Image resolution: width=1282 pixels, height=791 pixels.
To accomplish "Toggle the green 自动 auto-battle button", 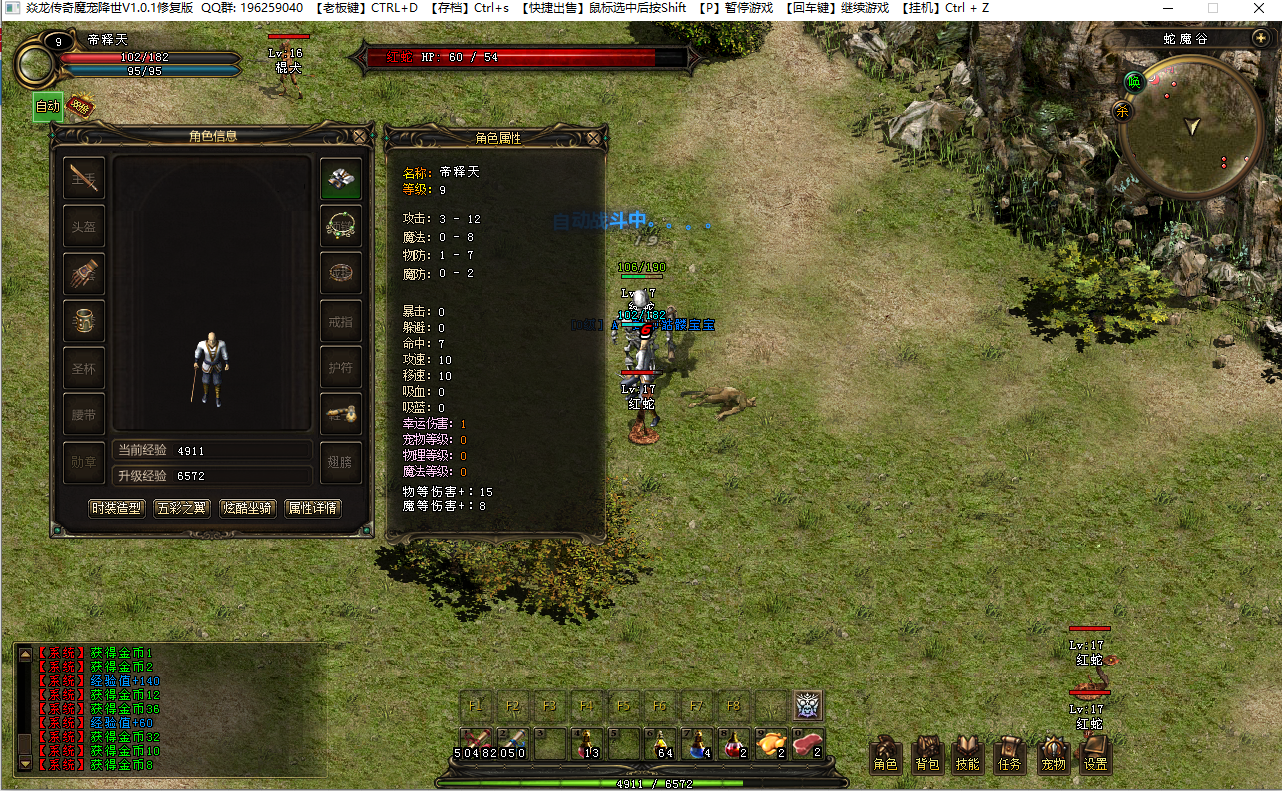I will click(48, 107).
